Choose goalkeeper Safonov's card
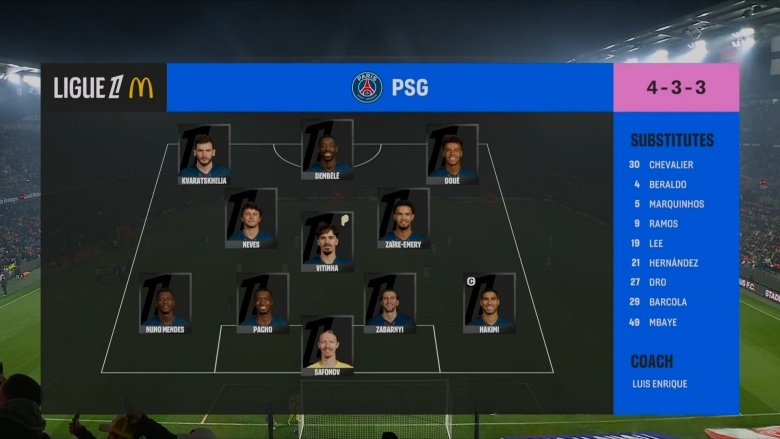 point(328,345)
